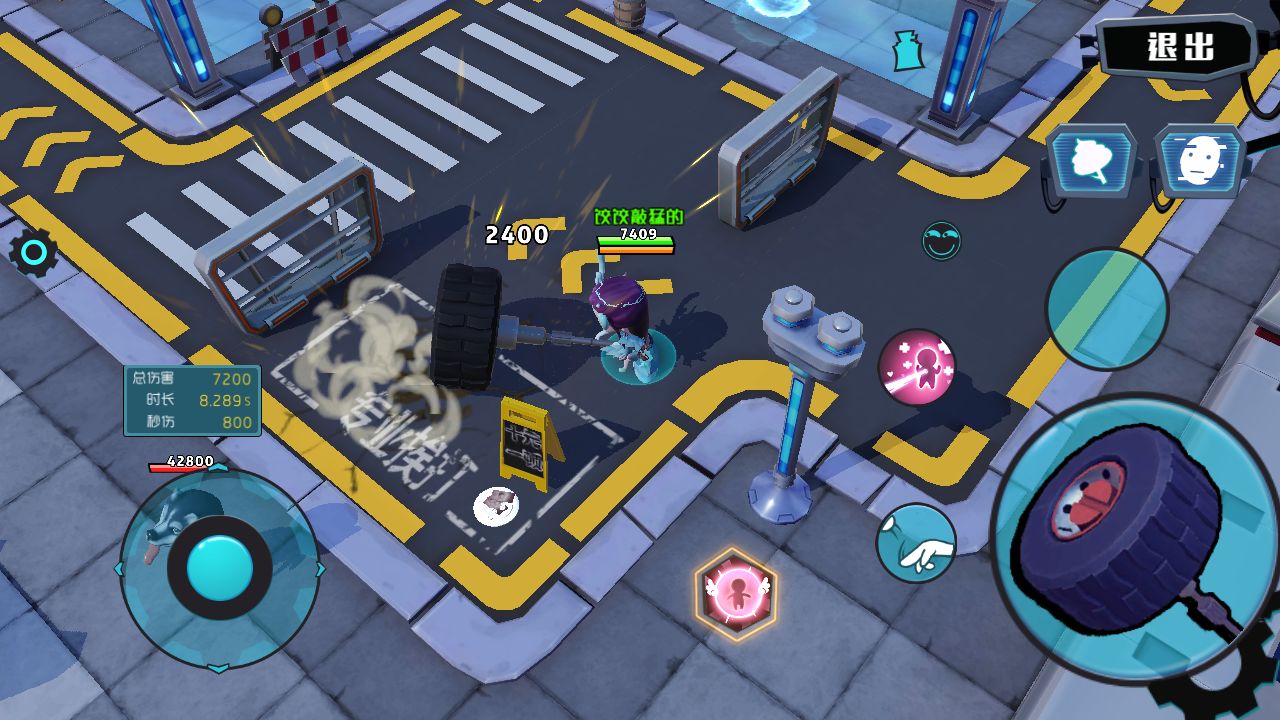Select the white cloud icon button
This screenshot has height=720, width=1280.
[1092, 160]
